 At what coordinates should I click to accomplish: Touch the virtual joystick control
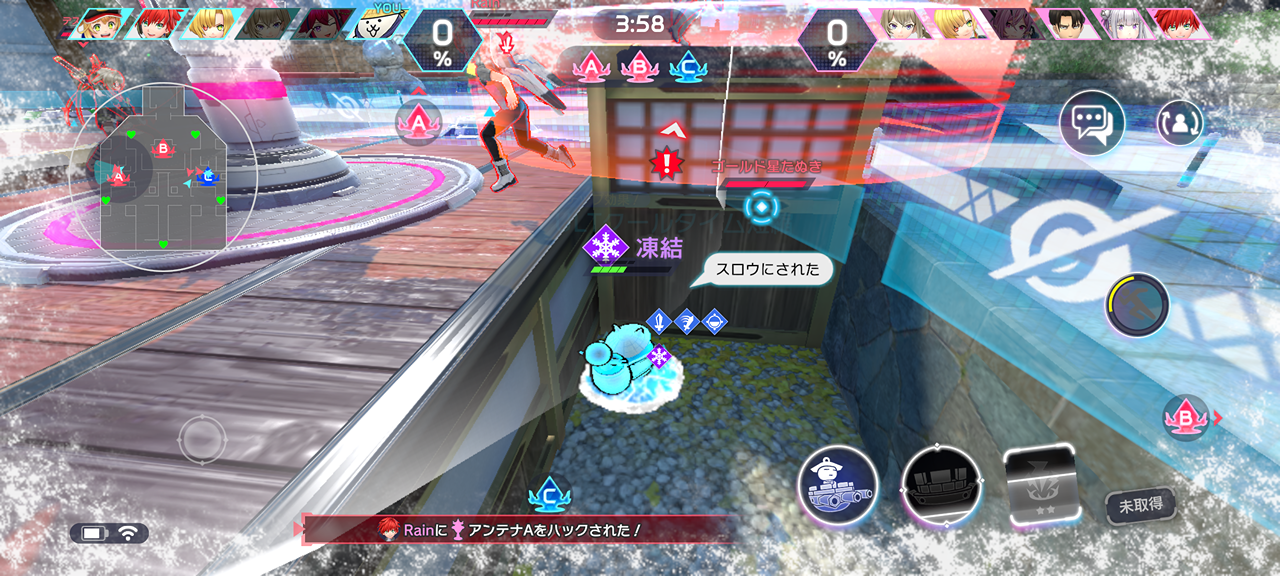click(x=203, y=439)
